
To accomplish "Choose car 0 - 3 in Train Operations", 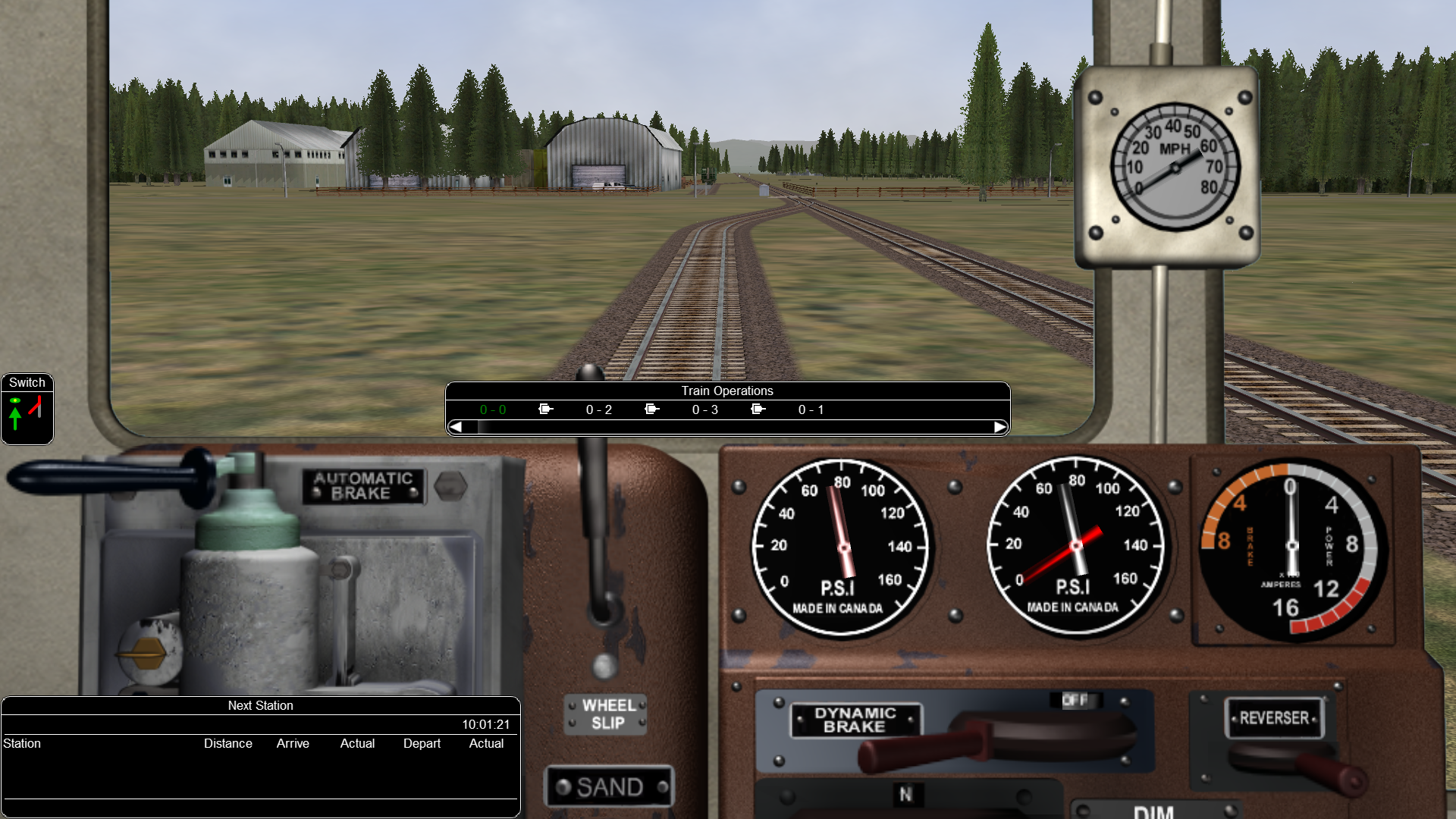I will coord(704,409).
